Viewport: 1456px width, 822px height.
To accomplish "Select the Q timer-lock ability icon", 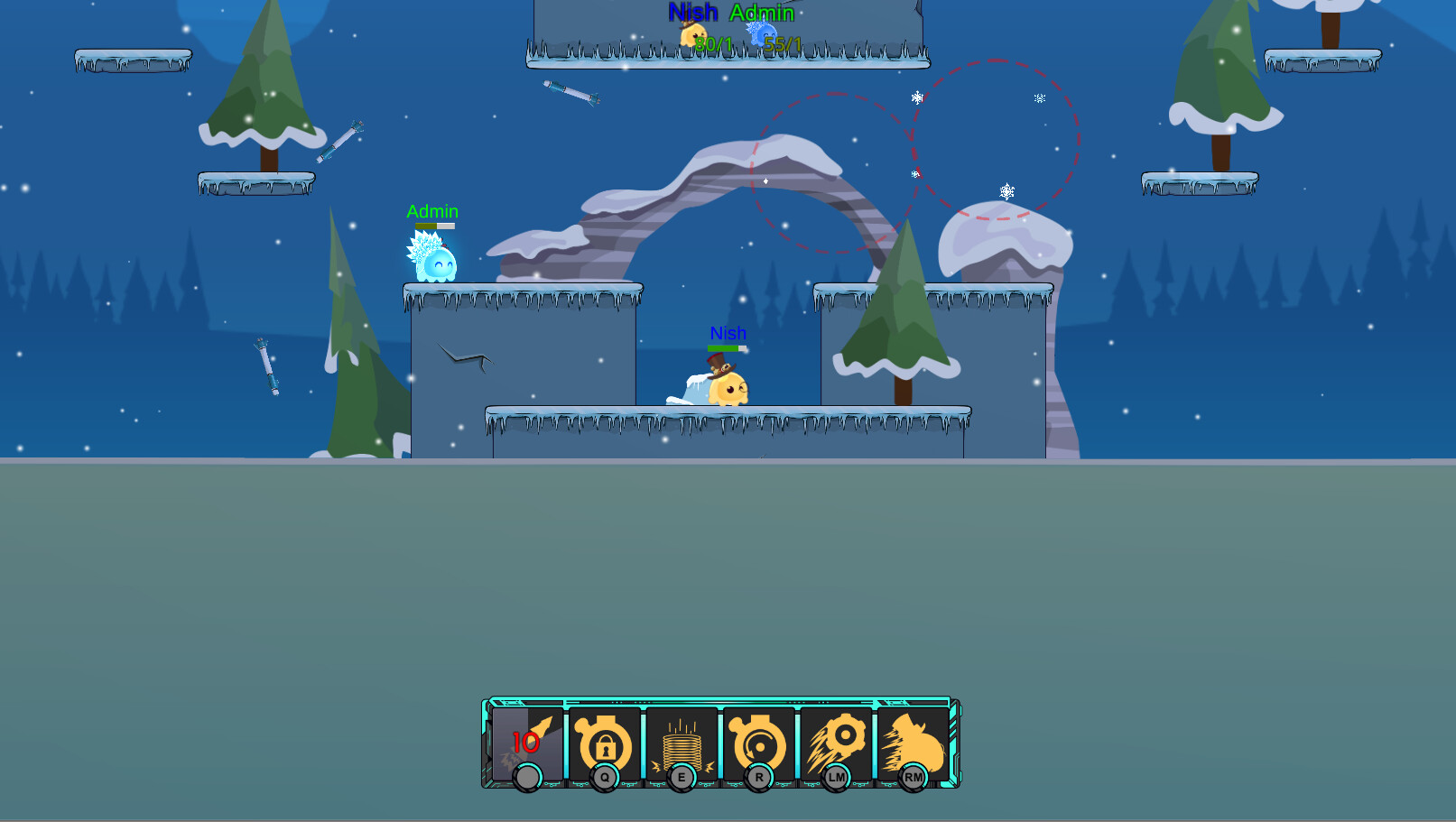I will coord(605,742).
